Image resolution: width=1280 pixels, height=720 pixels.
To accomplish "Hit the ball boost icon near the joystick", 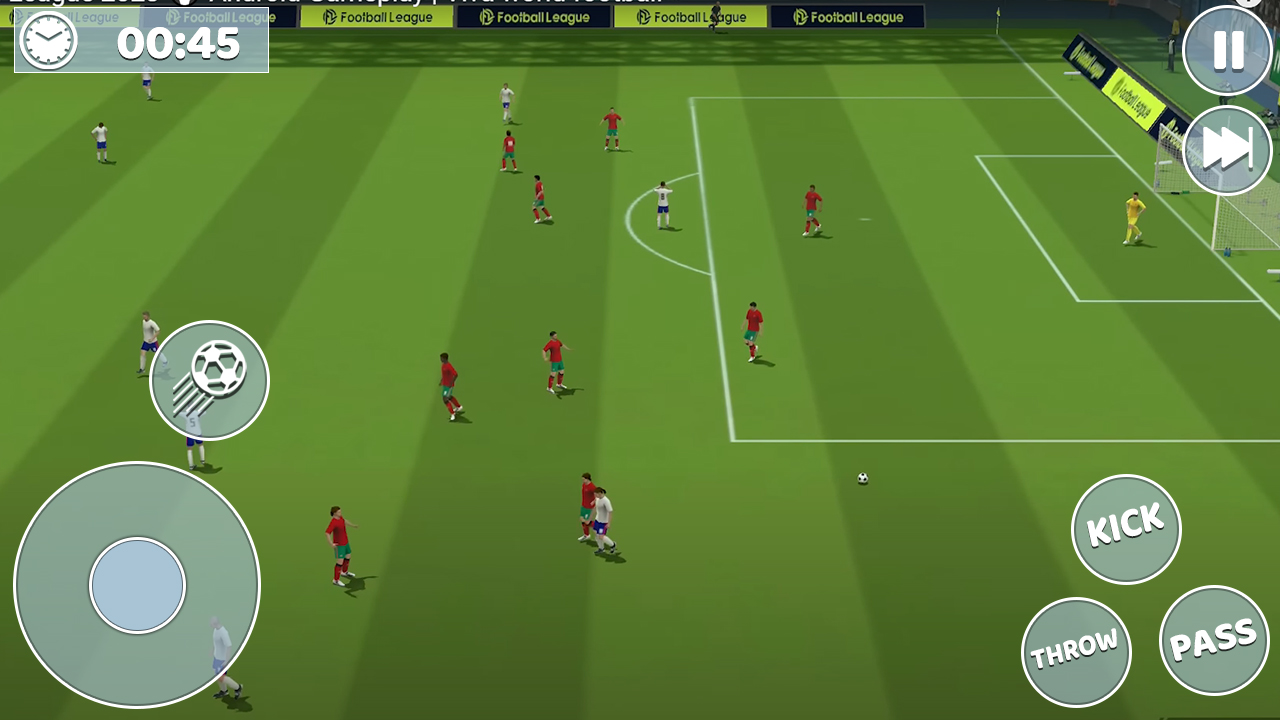I will 209,380.
